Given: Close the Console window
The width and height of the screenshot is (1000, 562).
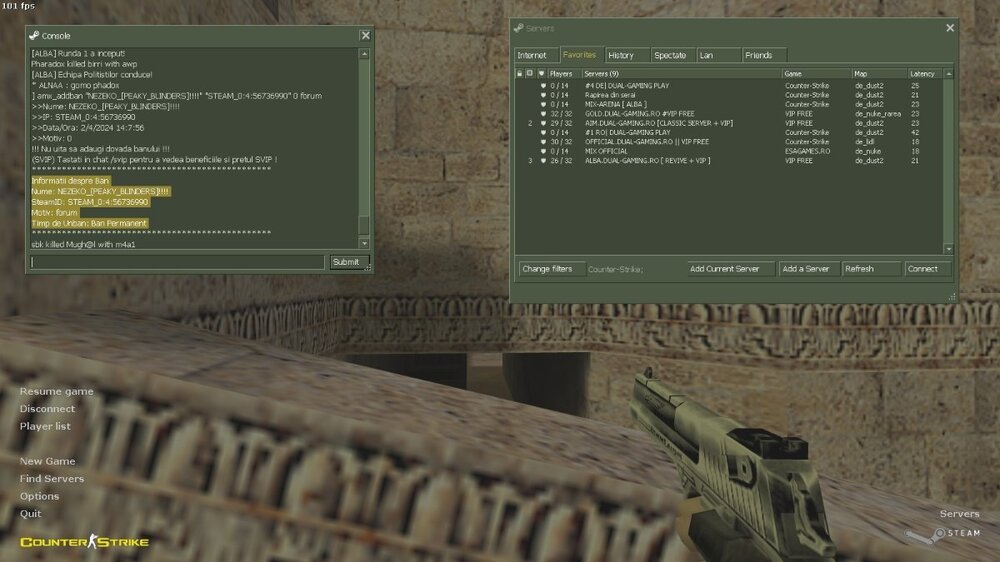Looking at the screenshot, I should 365,35.
